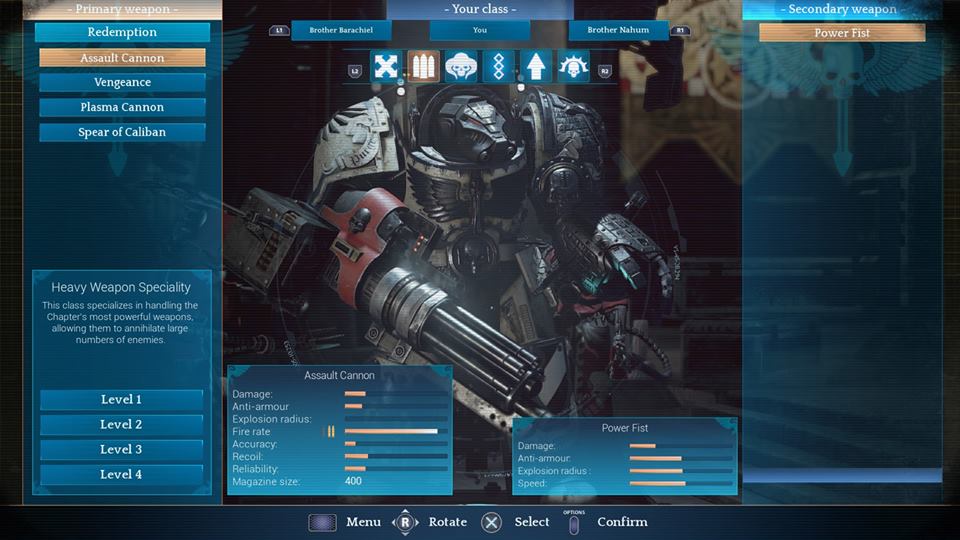Select the Redemption primary weapon
This screenshot has width=960, height=540.
[x=122, y=32]
